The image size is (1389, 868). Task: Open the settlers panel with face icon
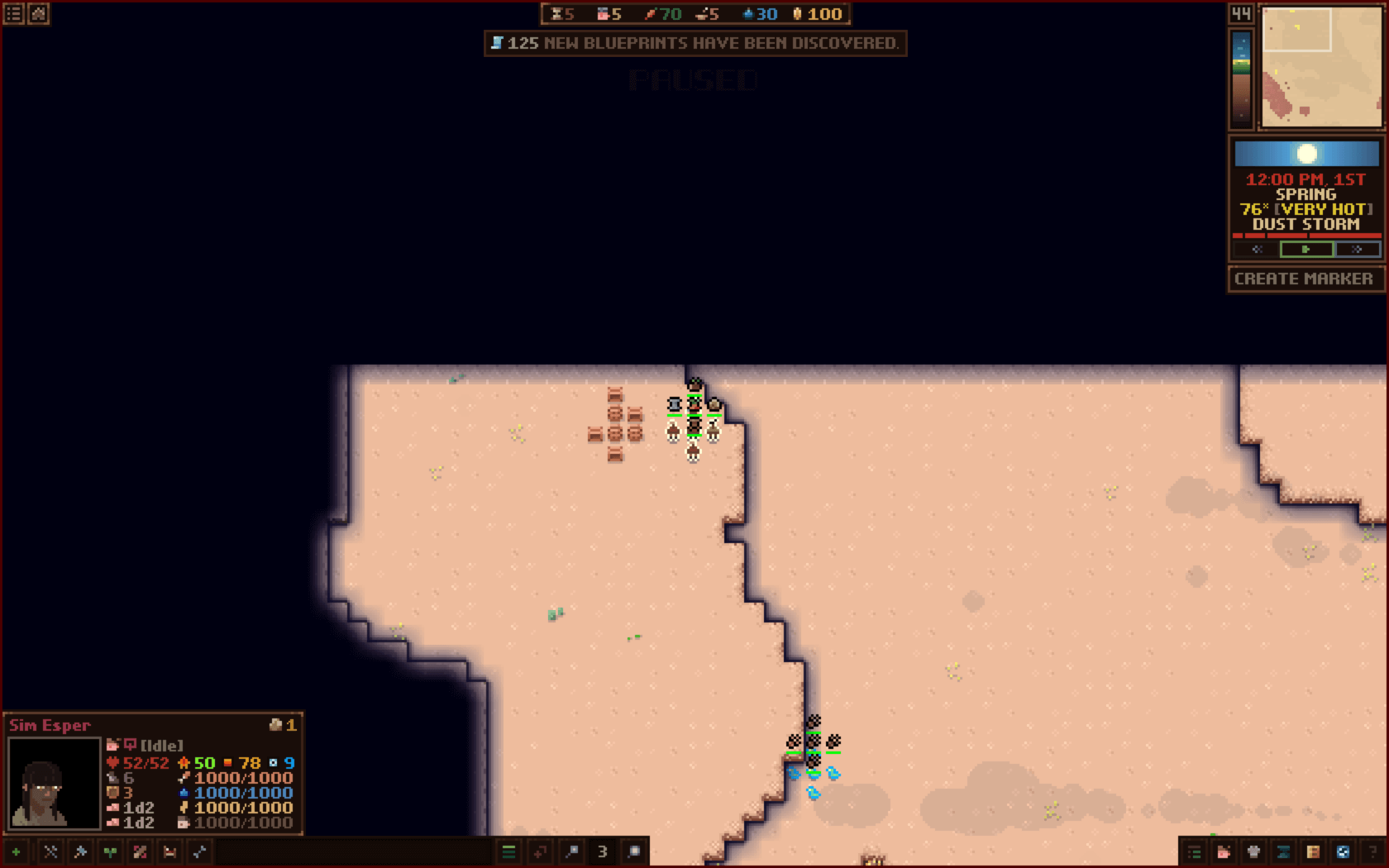[1224, 851]
